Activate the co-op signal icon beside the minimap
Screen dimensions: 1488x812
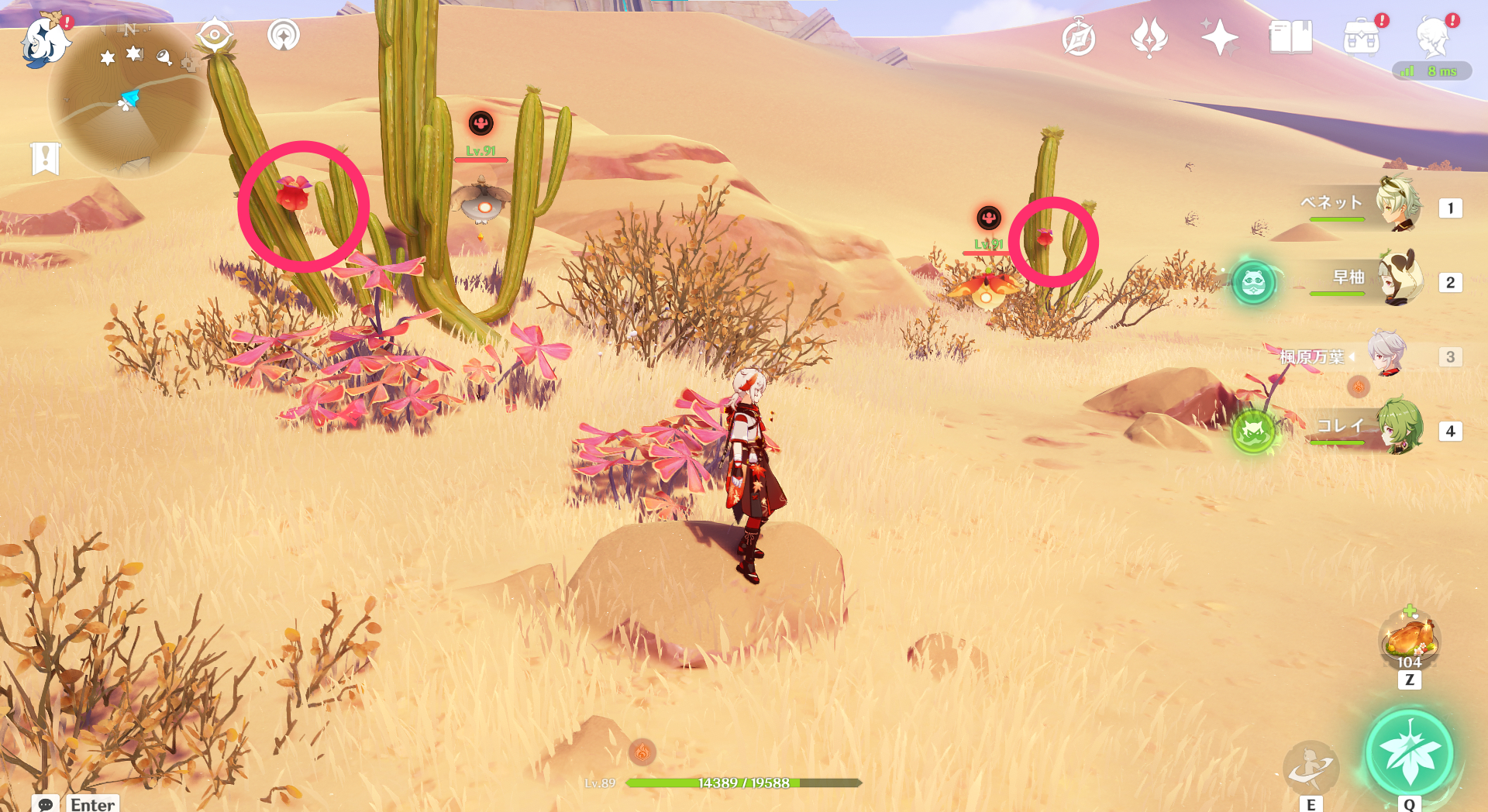283,35
